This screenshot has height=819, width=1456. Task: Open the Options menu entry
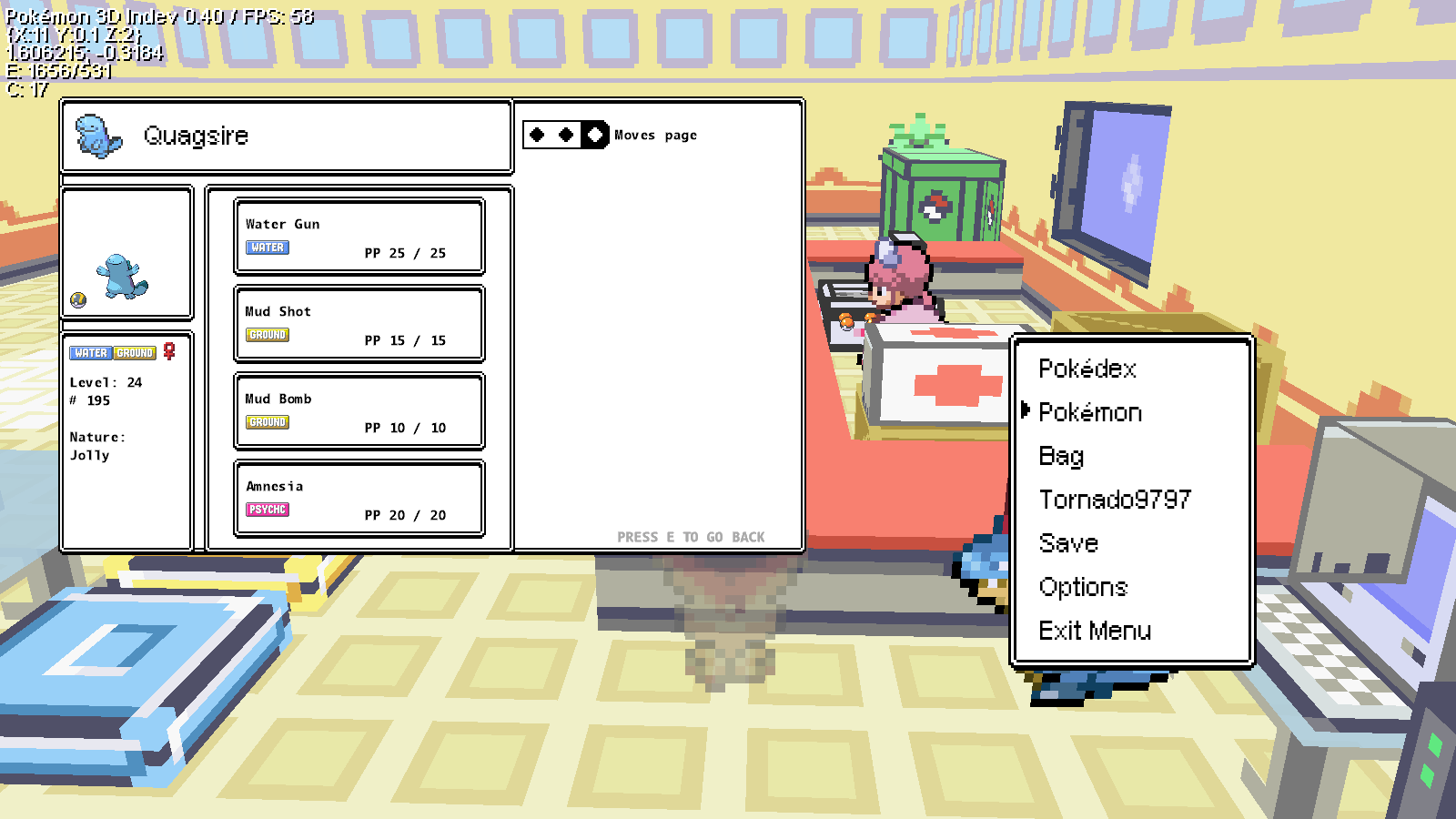point(1083,587)
